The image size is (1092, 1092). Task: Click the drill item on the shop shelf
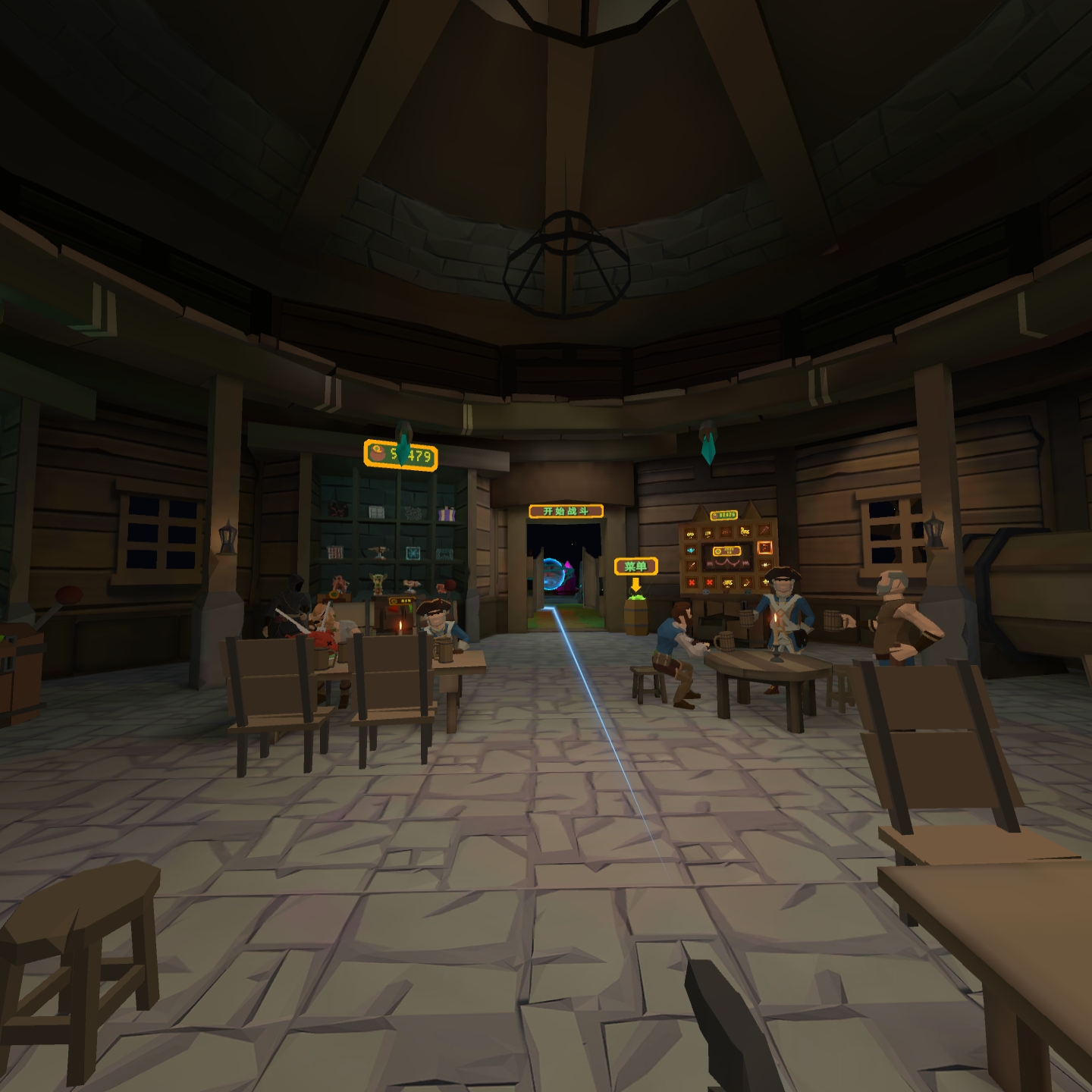[x=379, y=551]
